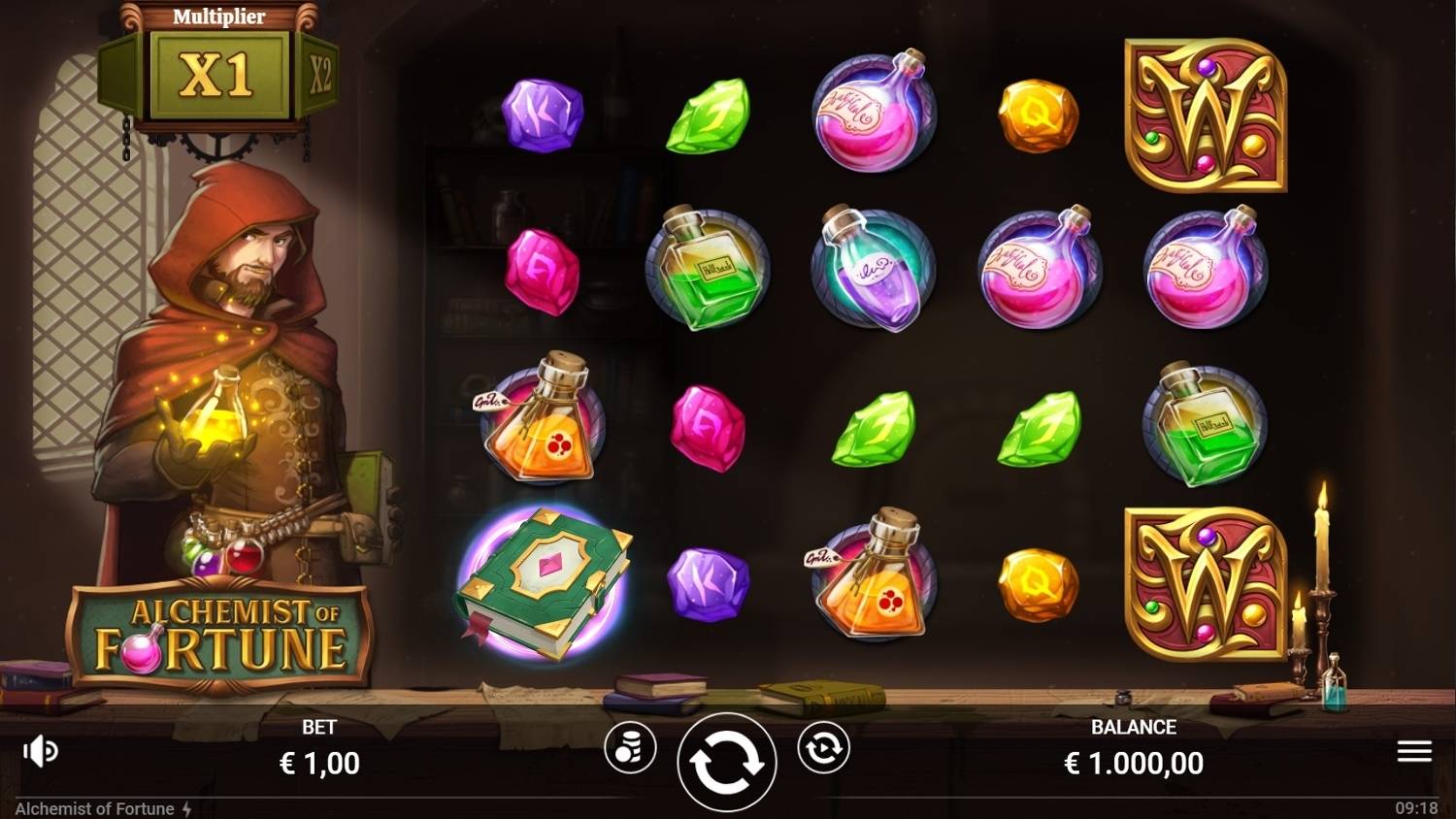1456x819 pixels.
Task: Open bet settings via the coin stack icon
Action: click(x=632, y=749)
